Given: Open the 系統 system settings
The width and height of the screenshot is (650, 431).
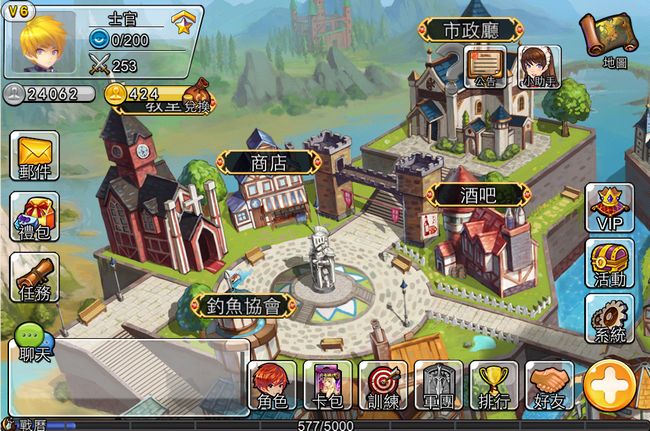Looking at the screenshot, I should (608, 320).
